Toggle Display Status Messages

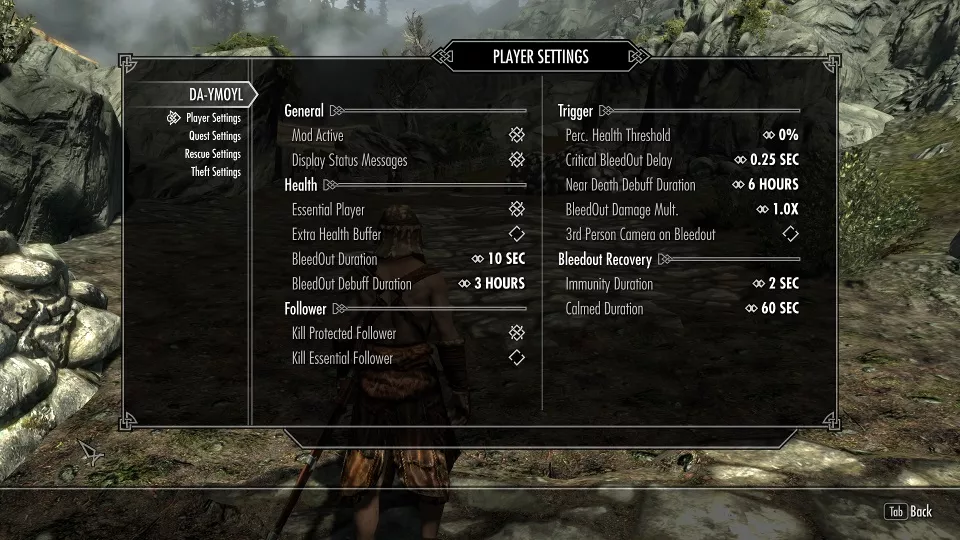click(516, 160)
